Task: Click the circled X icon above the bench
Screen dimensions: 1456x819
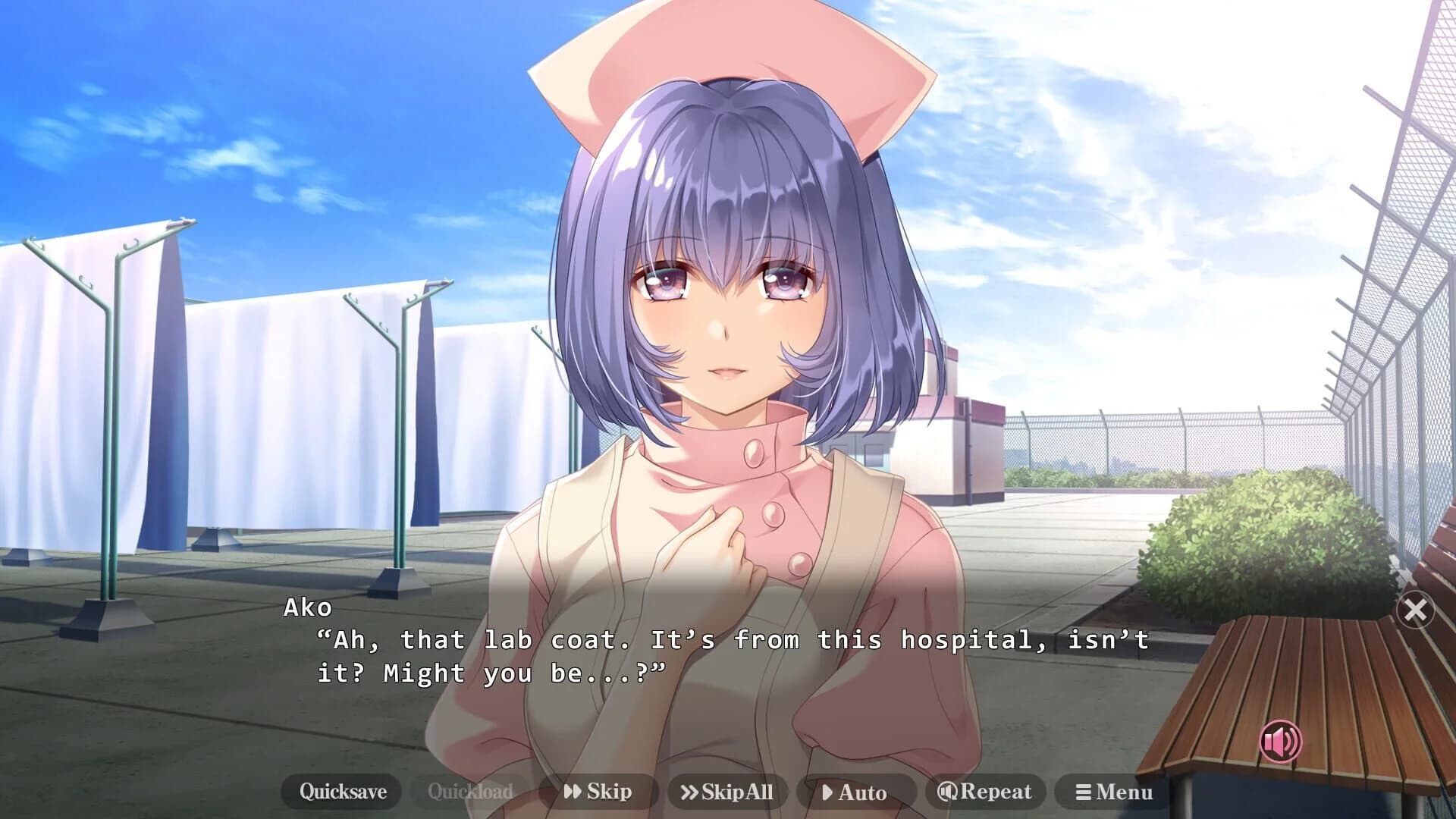Action: (1416, 610)
